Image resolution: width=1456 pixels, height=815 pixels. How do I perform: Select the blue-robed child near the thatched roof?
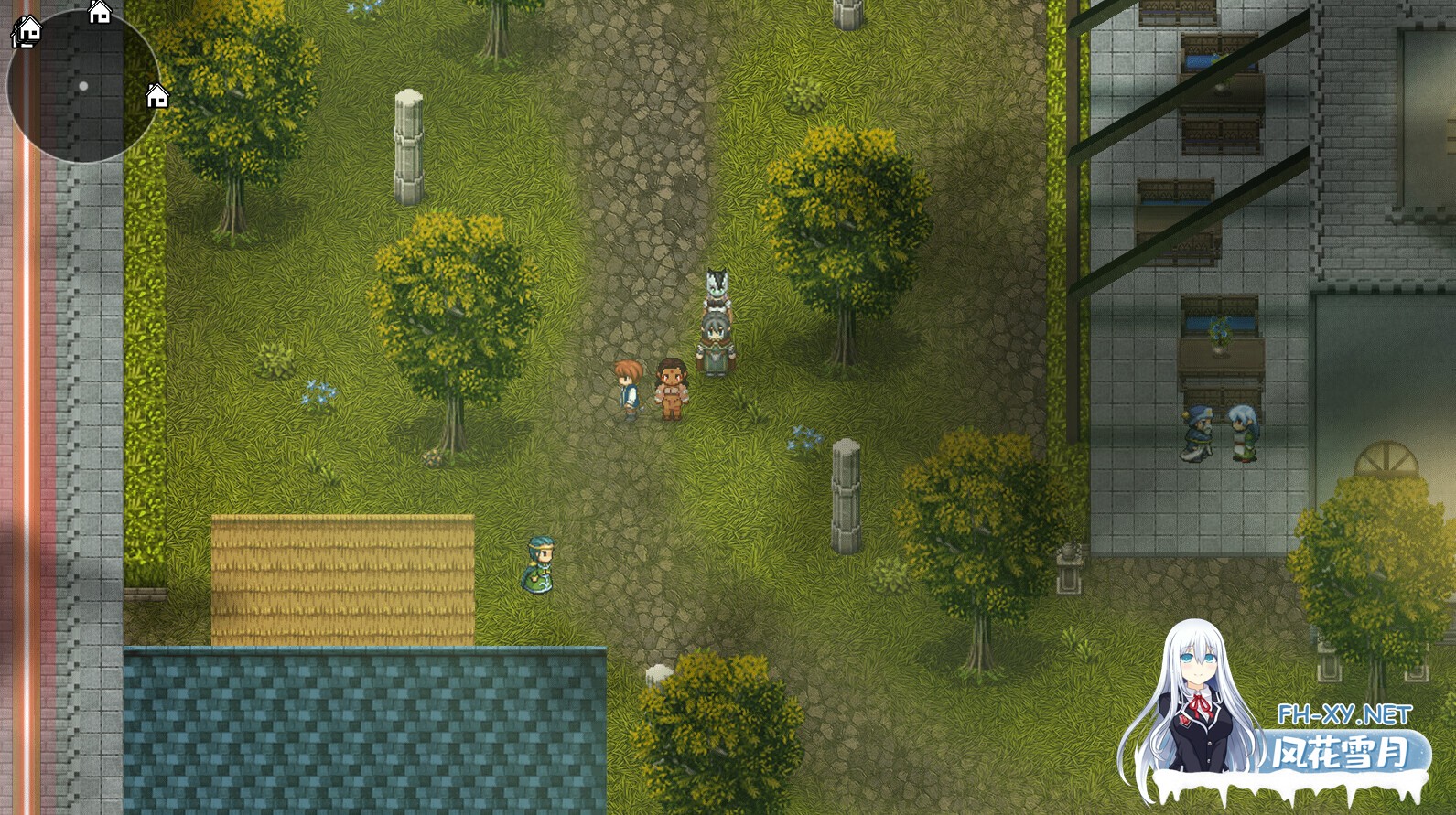click(x=538, y=563)
